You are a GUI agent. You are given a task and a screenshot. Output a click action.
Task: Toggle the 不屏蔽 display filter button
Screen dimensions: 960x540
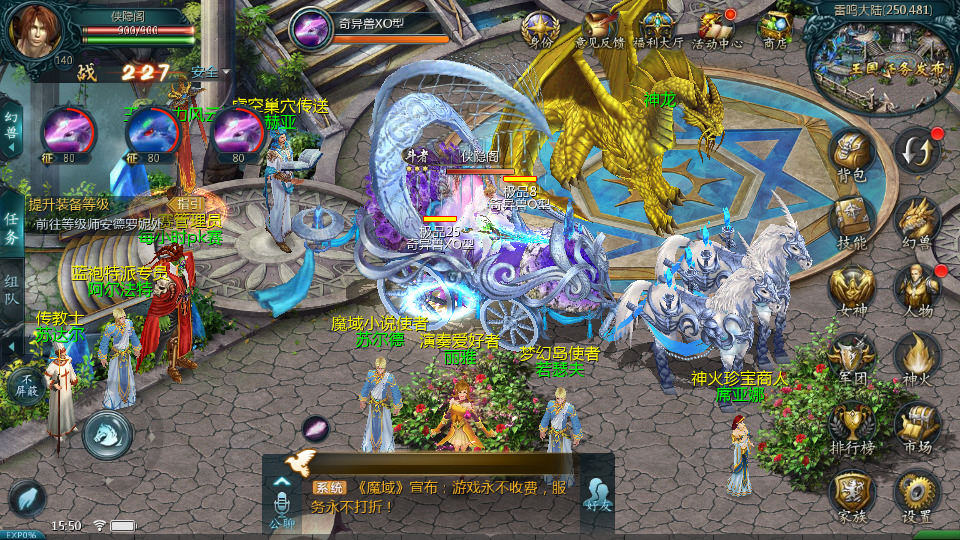click(24, 383)
